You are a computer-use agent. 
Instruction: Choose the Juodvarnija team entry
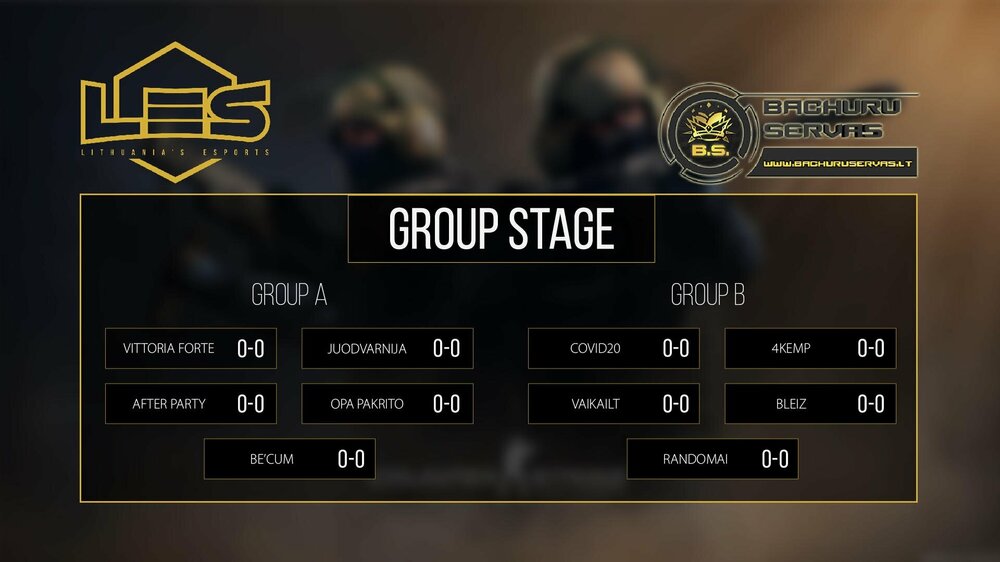[x=387, y=349]
